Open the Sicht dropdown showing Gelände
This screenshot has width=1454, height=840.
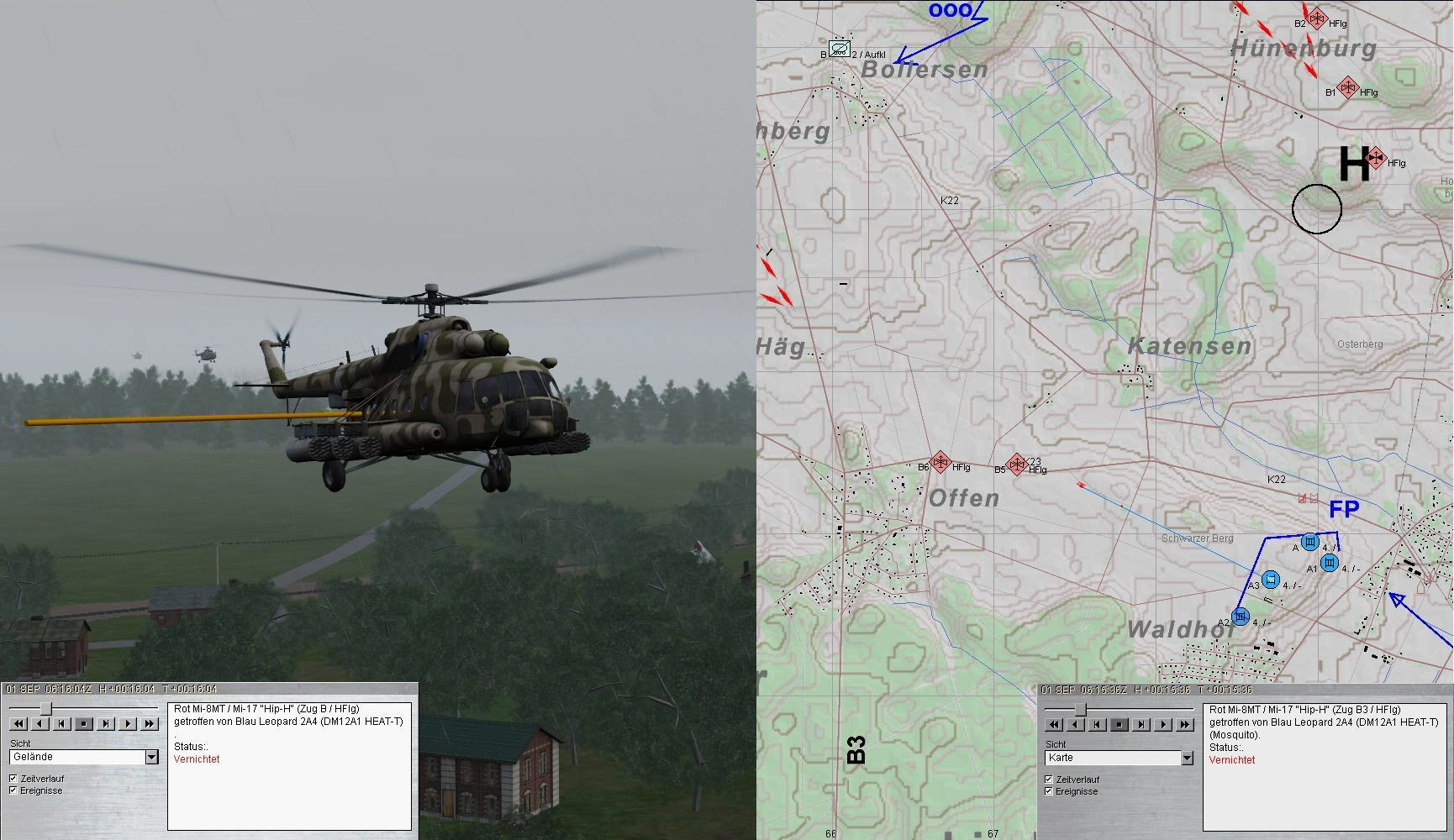(151, 757)
